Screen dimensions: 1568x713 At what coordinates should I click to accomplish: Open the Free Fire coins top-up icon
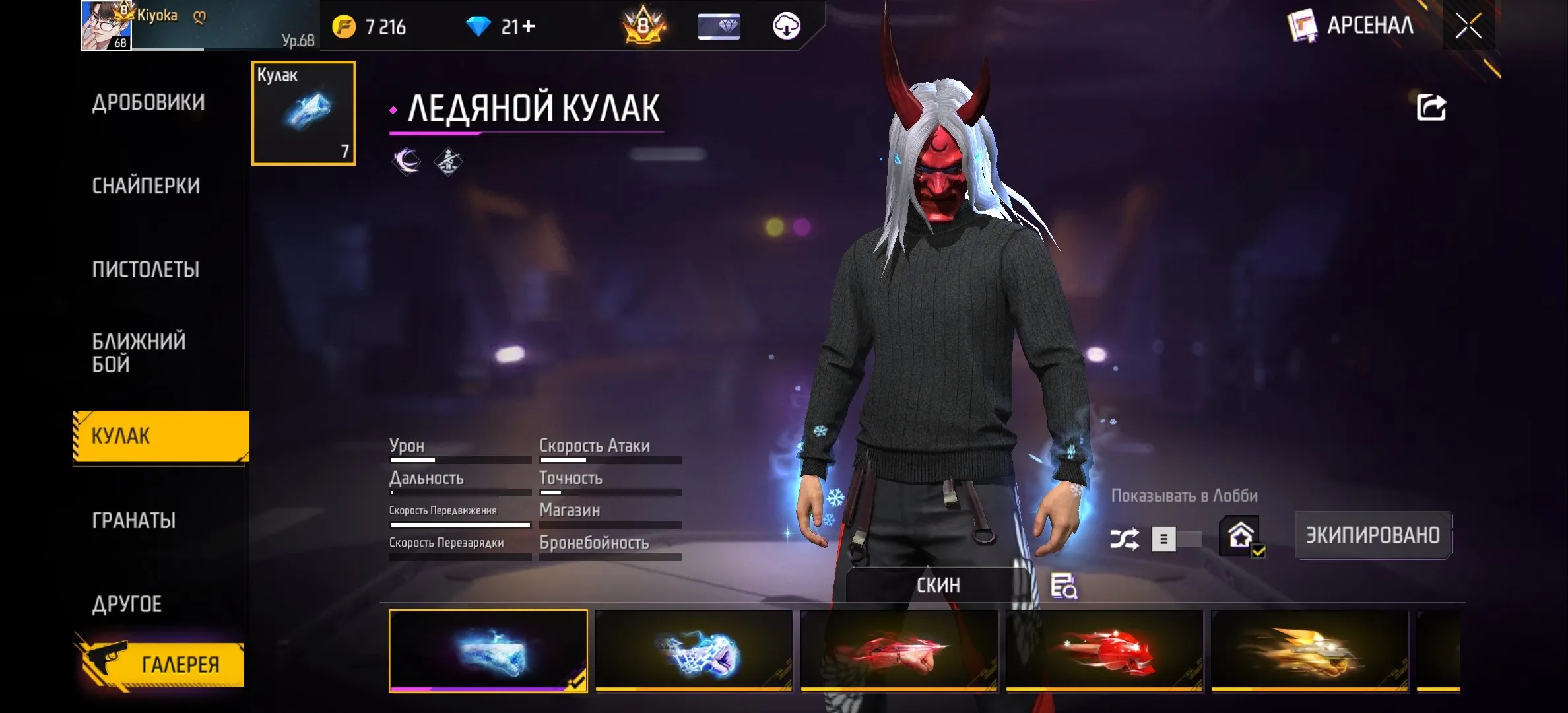coord(345,26)
